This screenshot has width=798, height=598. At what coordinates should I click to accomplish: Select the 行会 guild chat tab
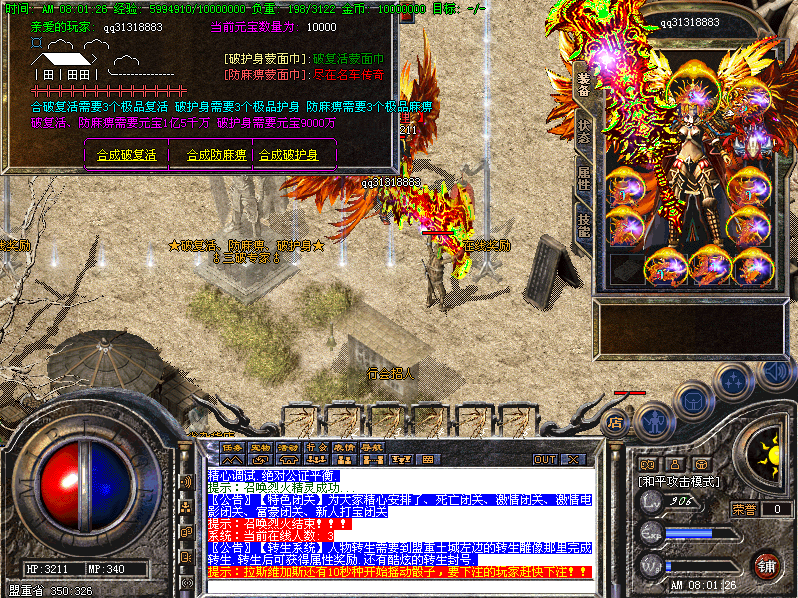(x=317, y=447)
